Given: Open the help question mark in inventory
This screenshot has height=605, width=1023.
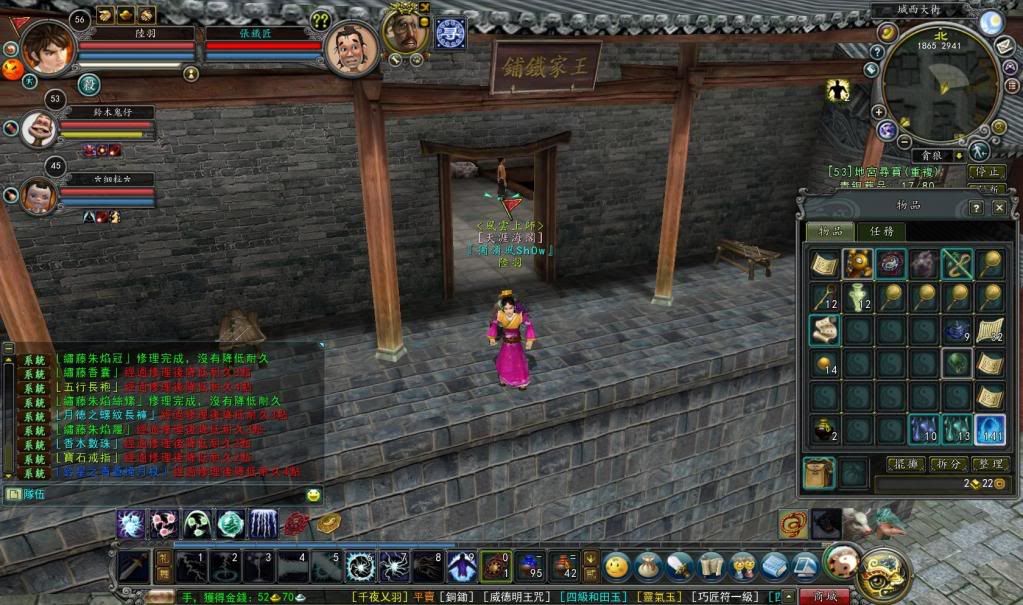Looking at the screenshot, I should coord(977,208).
